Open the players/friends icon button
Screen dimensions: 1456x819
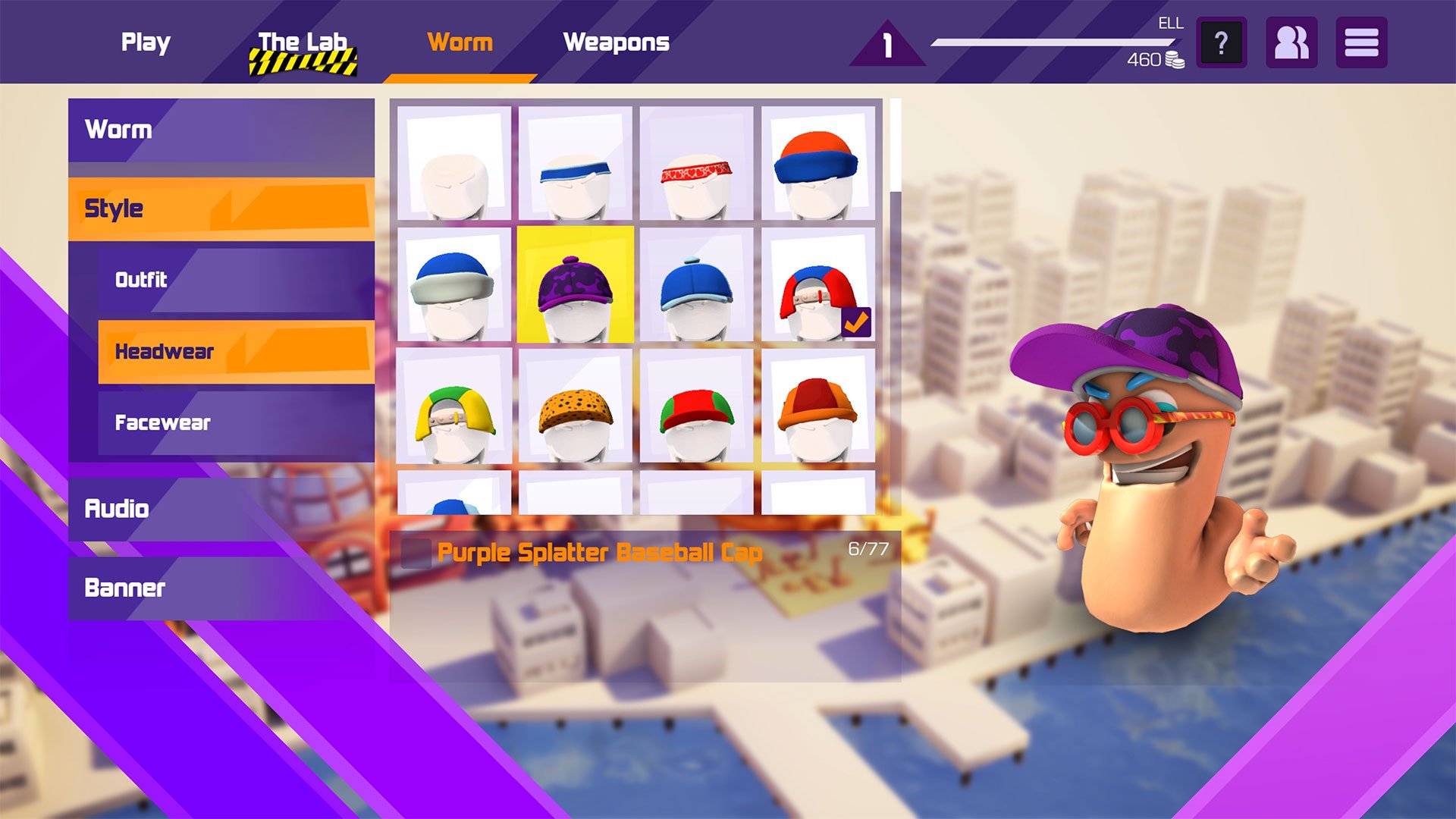1291,43
